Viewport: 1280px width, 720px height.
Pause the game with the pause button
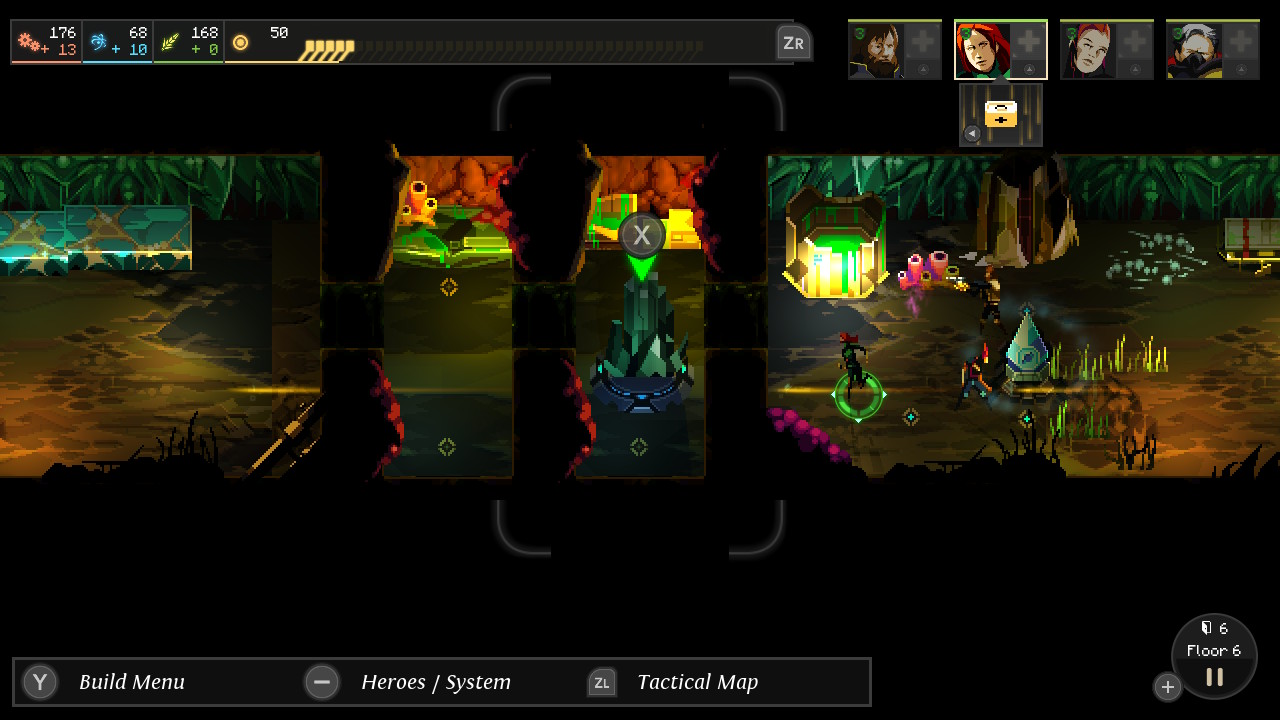[x=1213, y=676]
